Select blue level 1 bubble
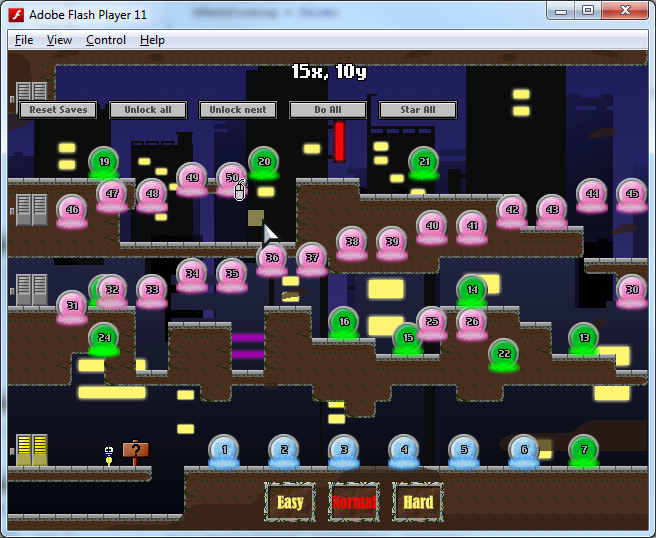The width and height of the screenshot is (656, 538). pos(224,451)
